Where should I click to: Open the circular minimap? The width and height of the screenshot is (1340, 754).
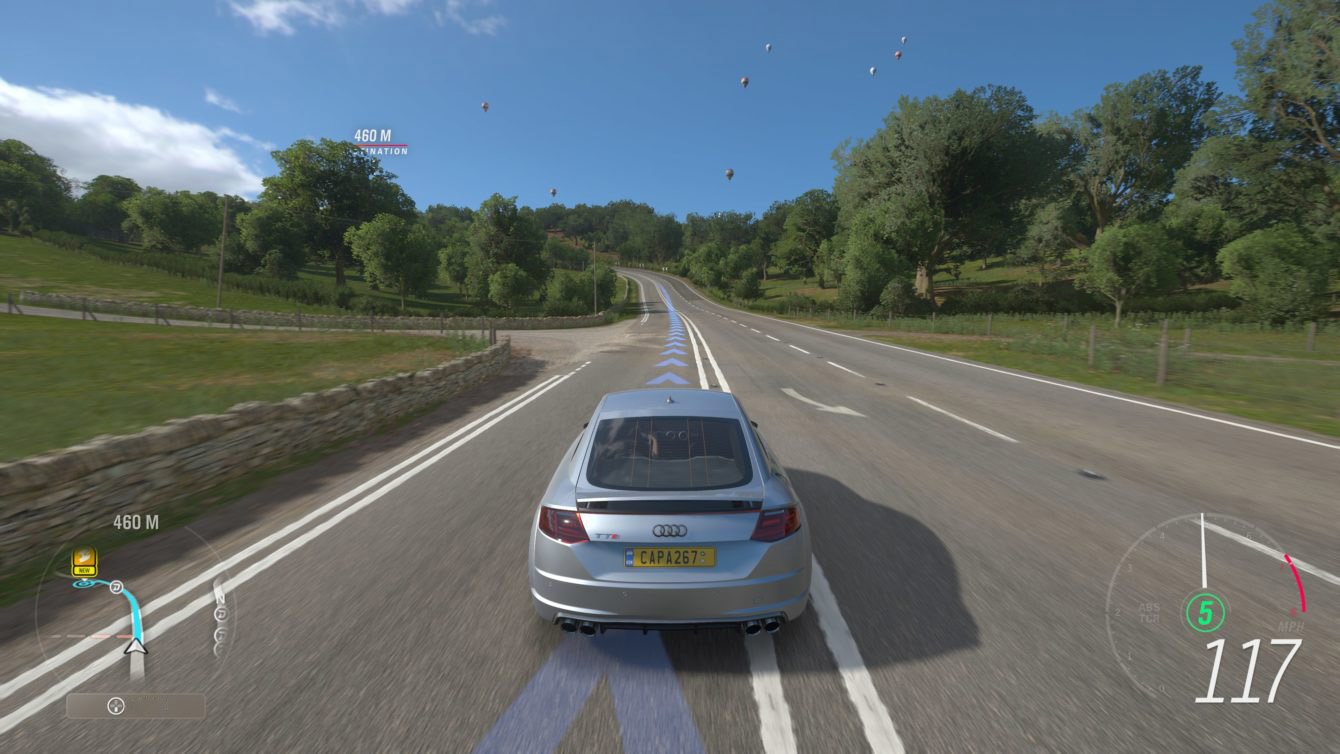click(x=134, y=612)
